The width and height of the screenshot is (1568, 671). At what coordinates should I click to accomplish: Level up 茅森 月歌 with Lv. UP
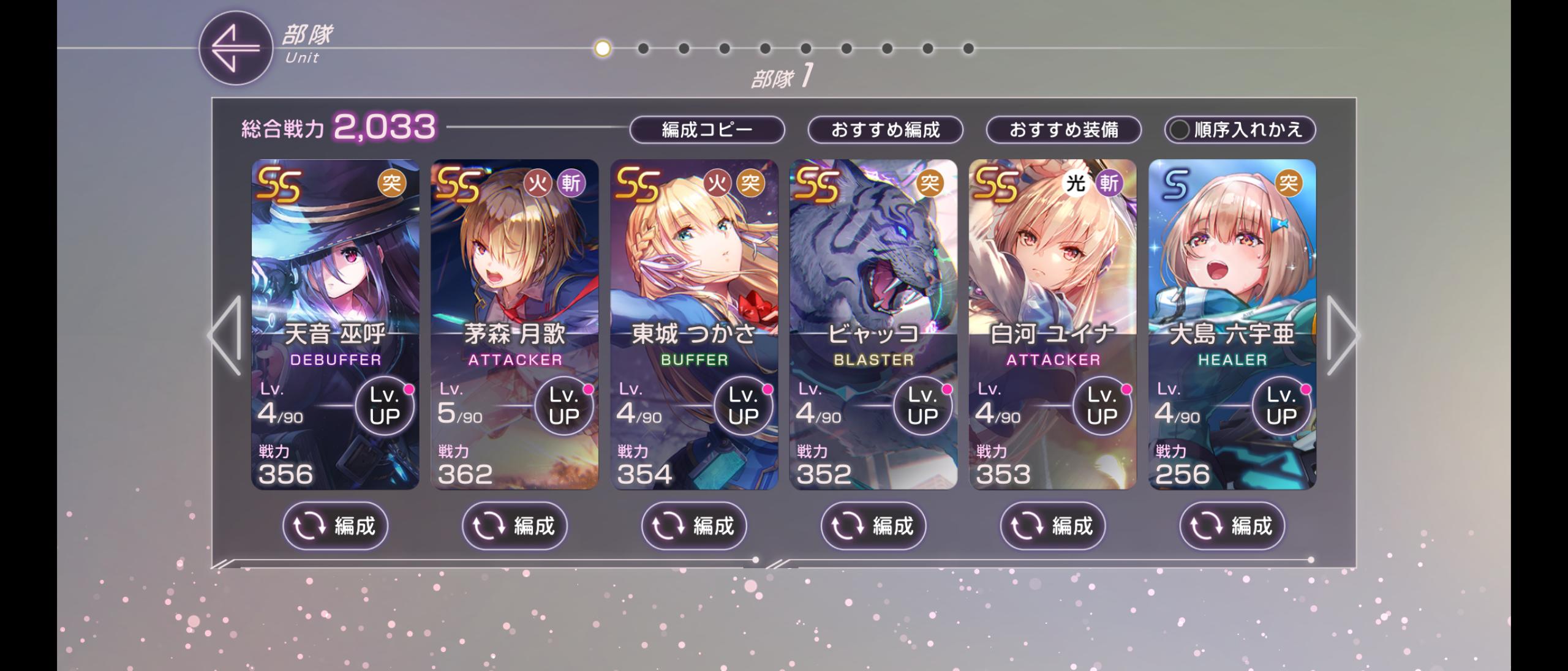pyautogui.click(x=564, y=406)
